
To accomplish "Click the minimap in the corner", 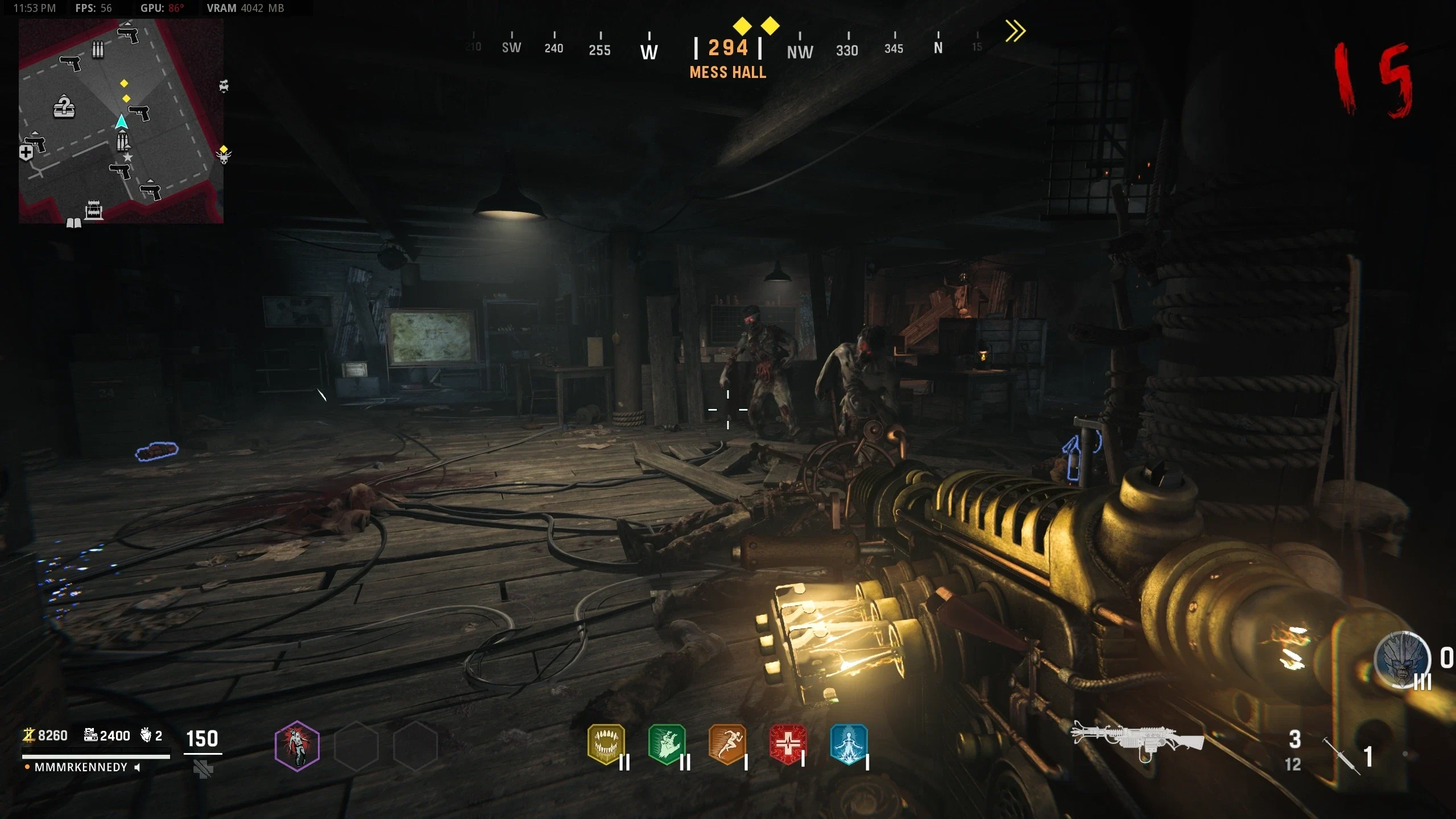I will [x=121, y=121].
